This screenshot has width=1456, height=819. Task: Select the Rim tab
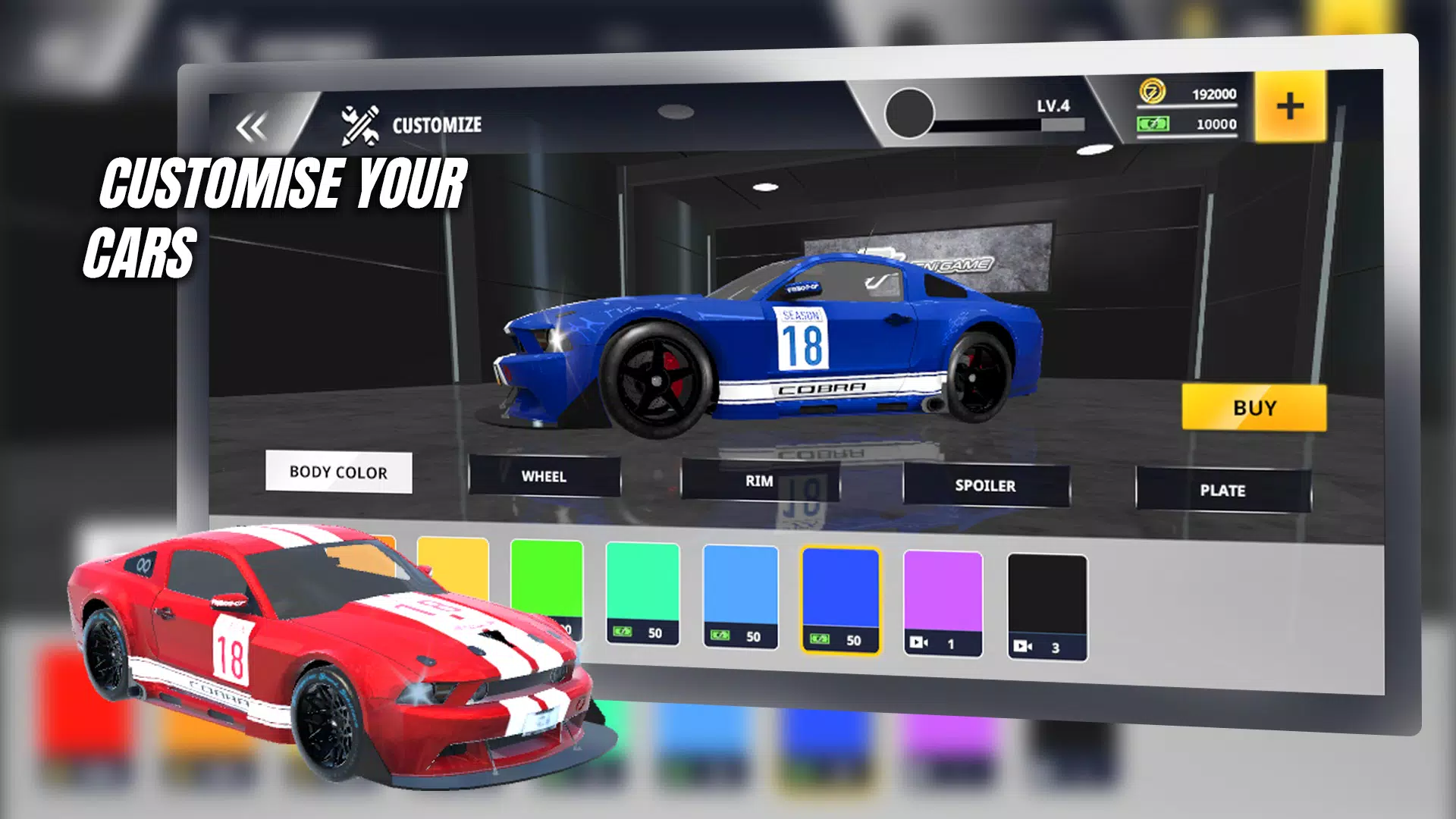[759, 481]
